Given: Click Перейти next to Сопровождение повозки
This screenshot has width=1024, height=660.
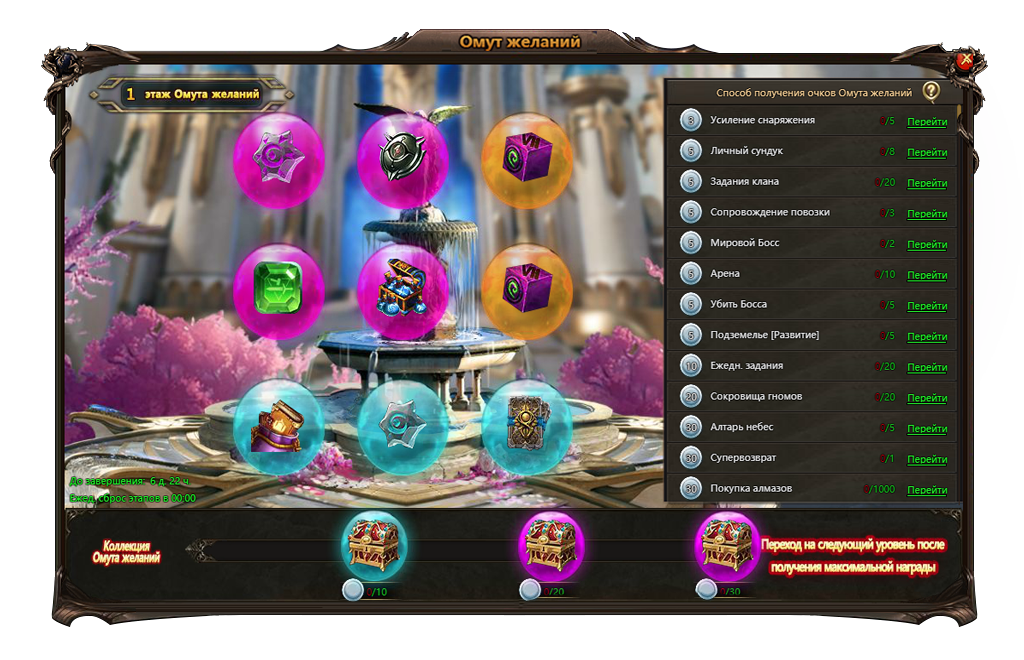Looking at the screenshot, I should pos(927,214).
